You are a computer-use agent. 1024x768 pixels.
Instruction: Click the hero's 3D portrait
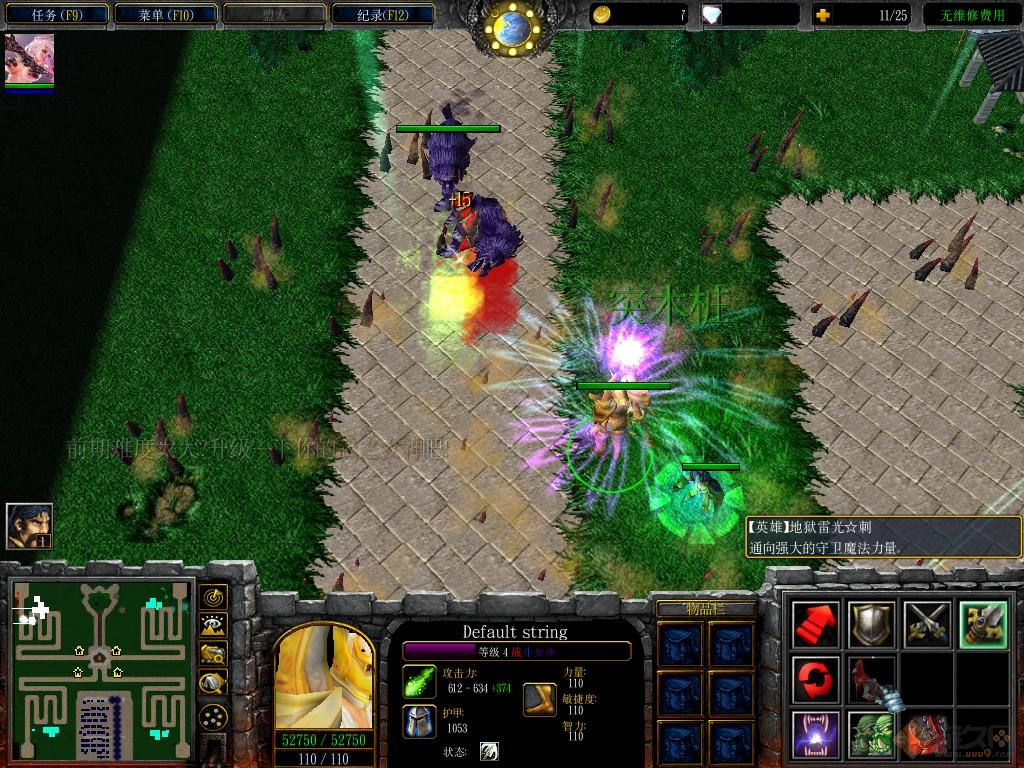(323, 678)
